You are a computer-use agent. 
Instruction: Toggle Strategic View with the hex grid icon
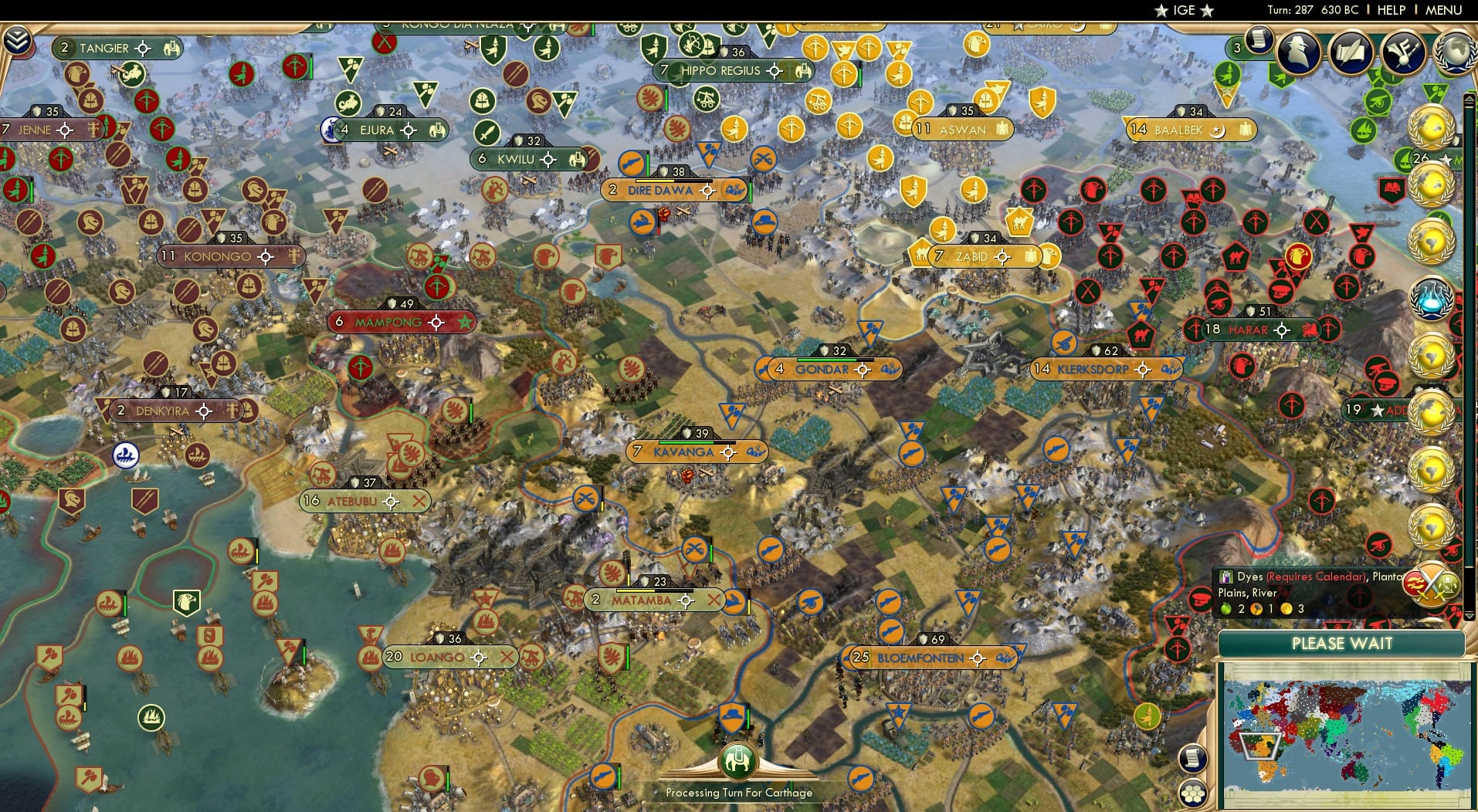pyautogui.click(x=1194, y=793)
